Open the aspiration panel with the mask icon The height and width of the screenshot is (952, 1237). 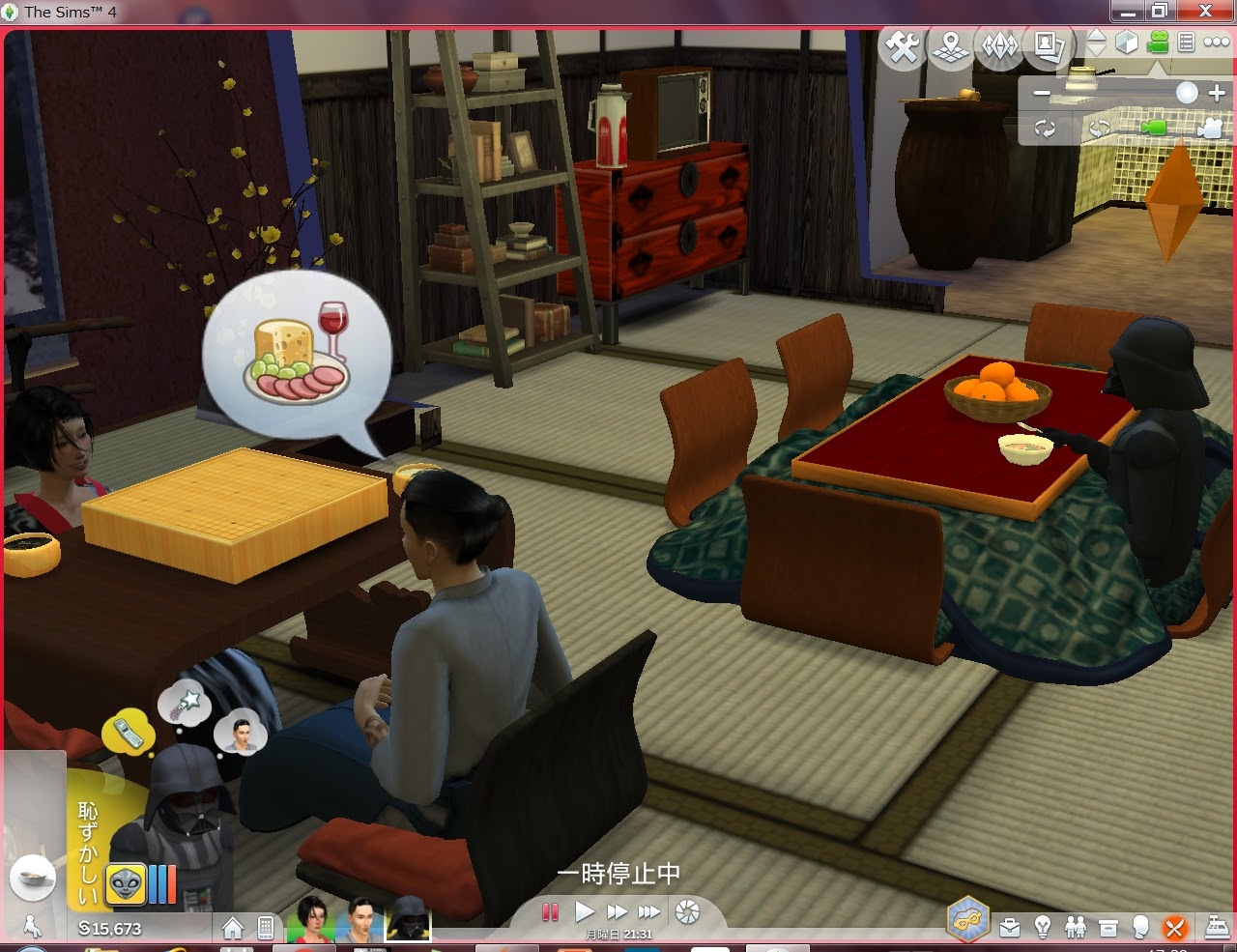point(967,919)
